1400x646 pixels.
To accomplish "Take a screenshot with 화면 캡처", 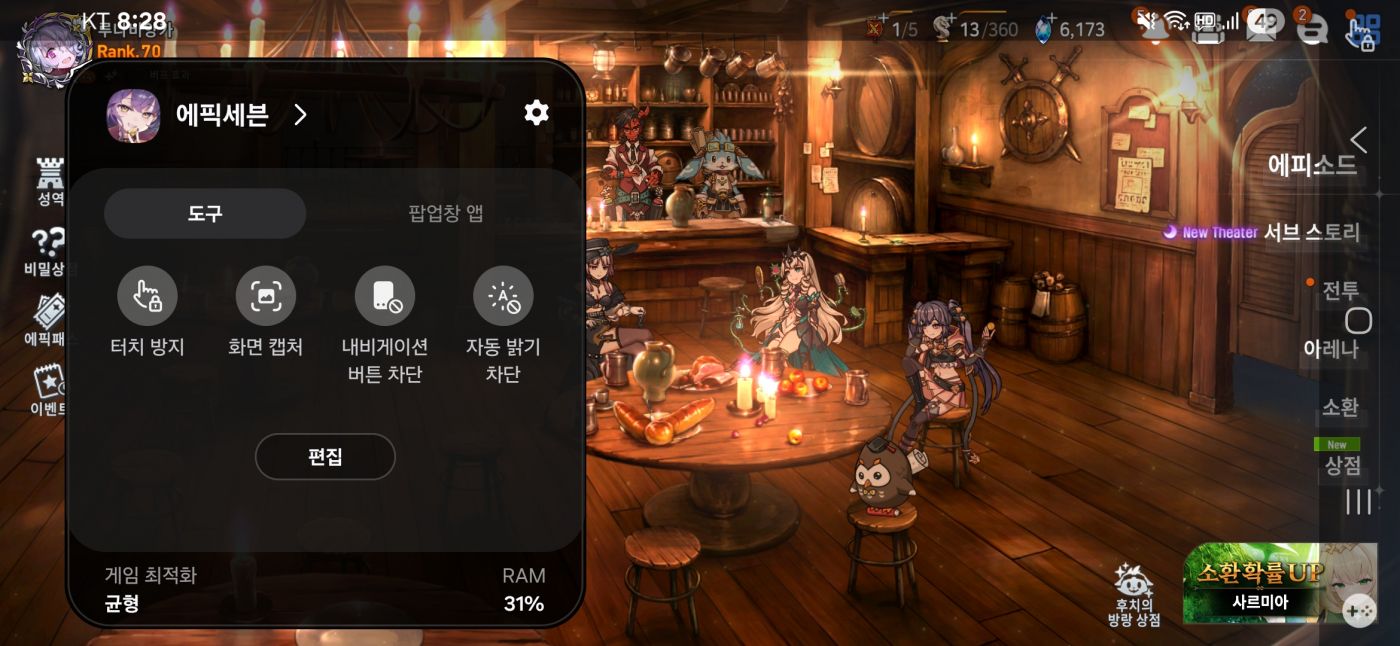I will point(265,296).
